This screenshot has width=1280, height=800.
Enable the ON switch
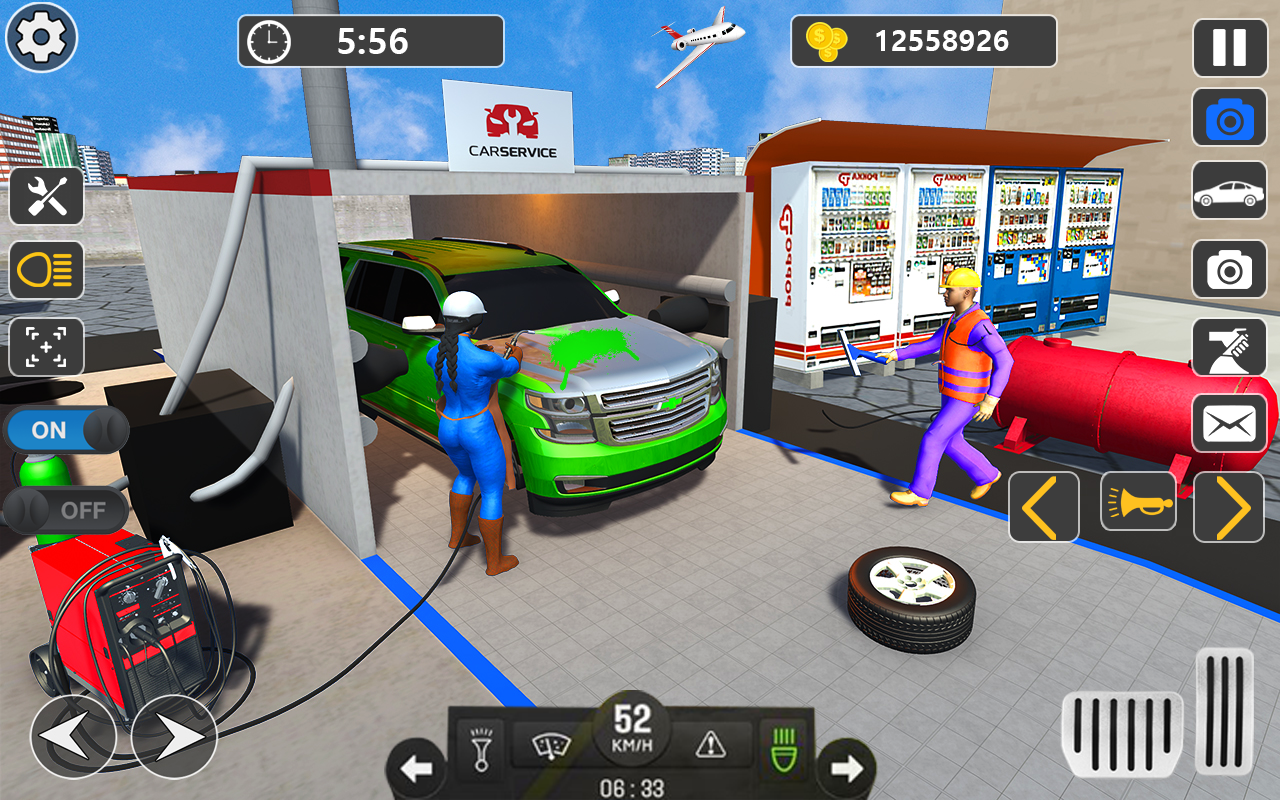65,429
